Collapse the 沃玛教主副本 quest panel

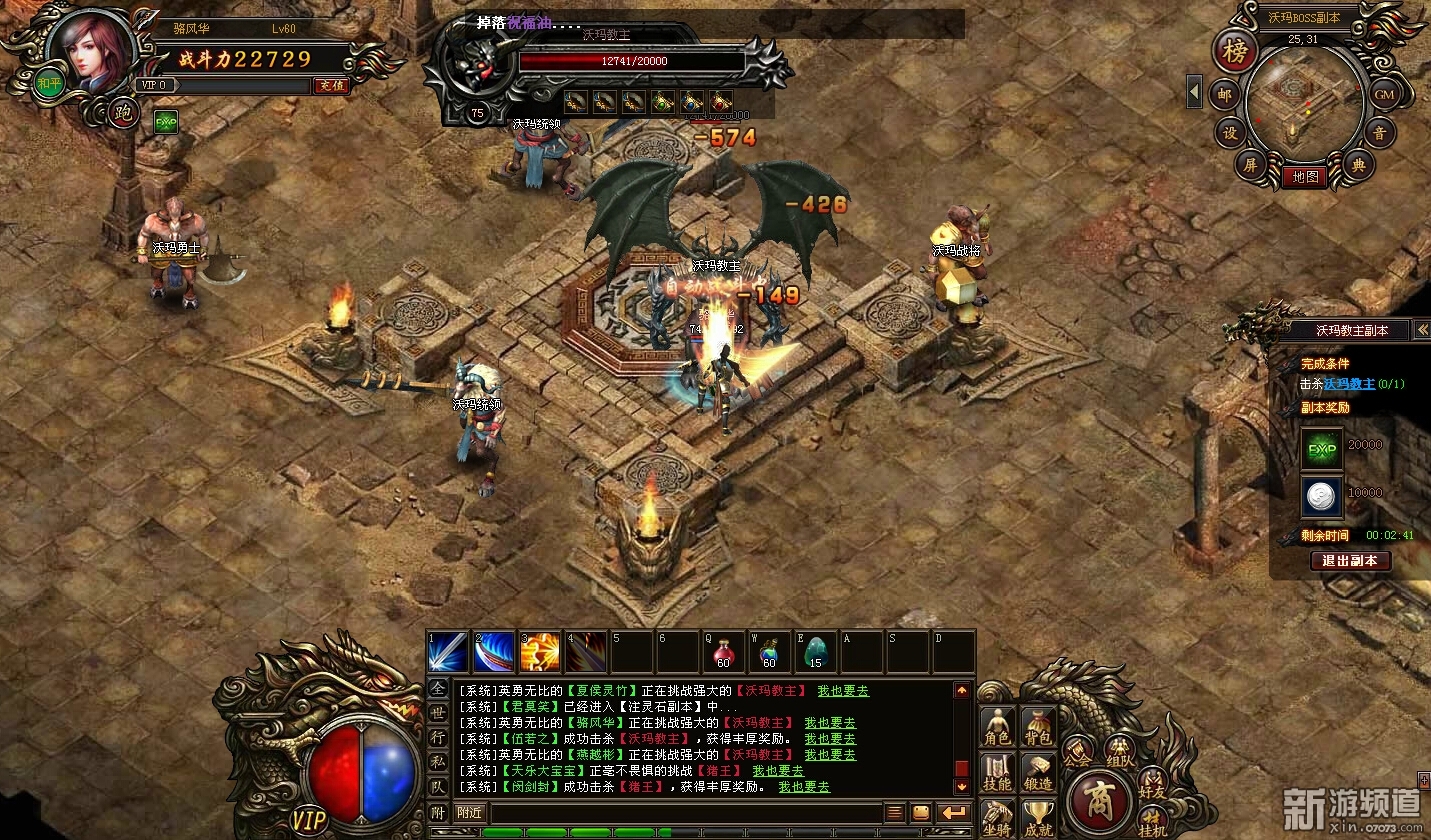coord(1422,330)
